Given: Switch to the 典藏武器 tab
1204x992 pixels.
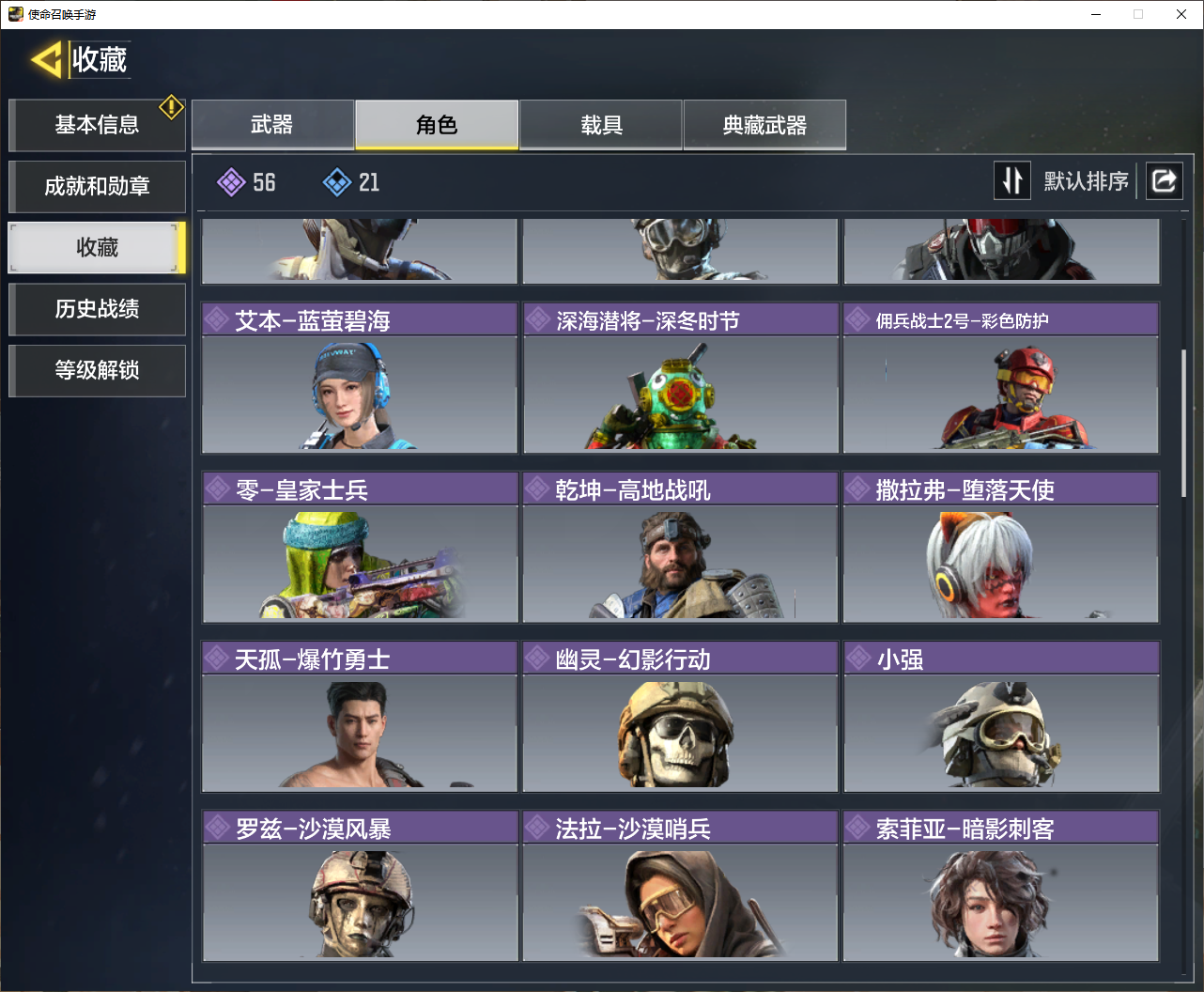Looking at the screenshot, I should tap(764, 125).
